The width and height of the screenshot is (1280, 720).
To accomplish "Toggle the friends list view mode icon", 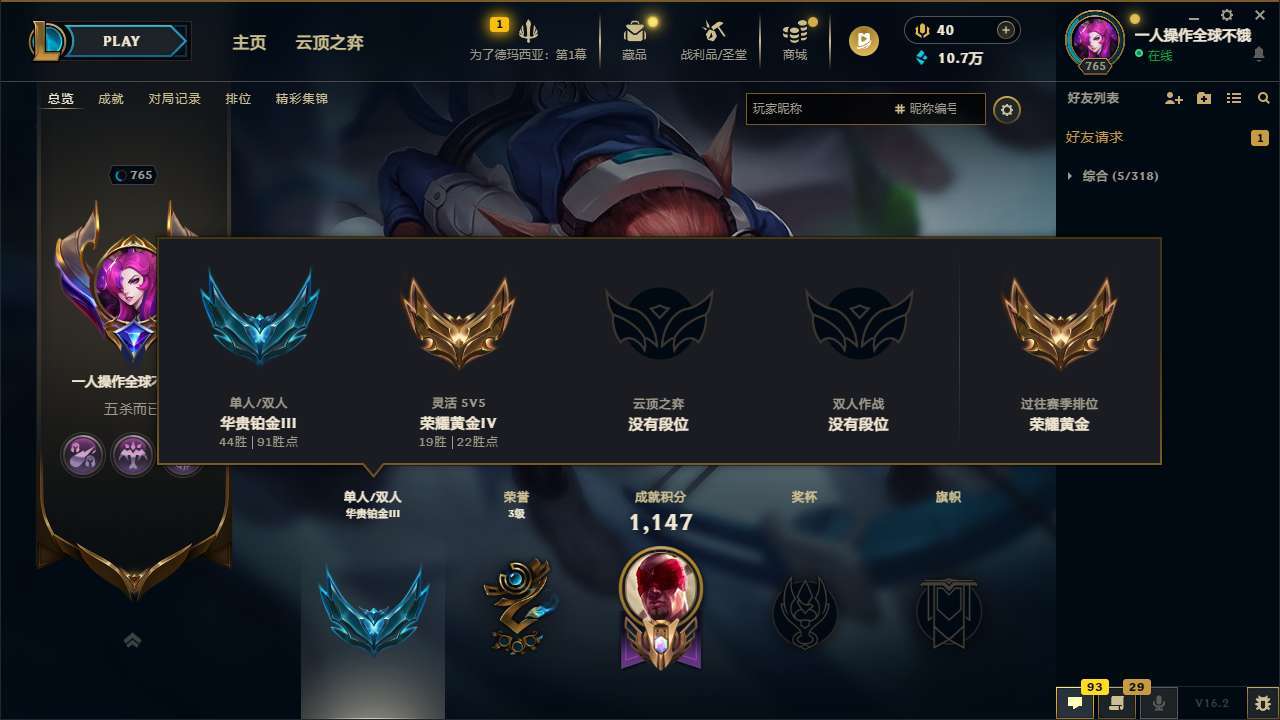I will click(1235, 98).
